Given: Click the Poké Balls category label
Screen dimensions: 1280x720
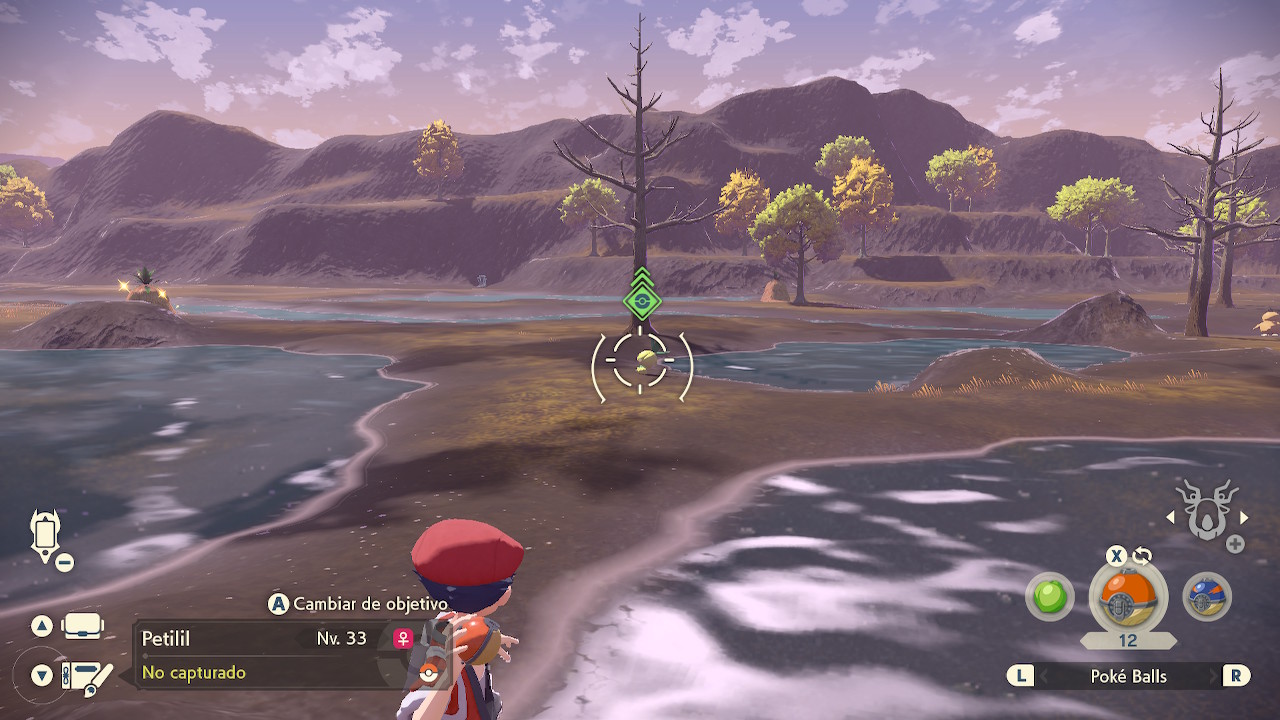Looking at the screenshot, I should pos(1128,676).
